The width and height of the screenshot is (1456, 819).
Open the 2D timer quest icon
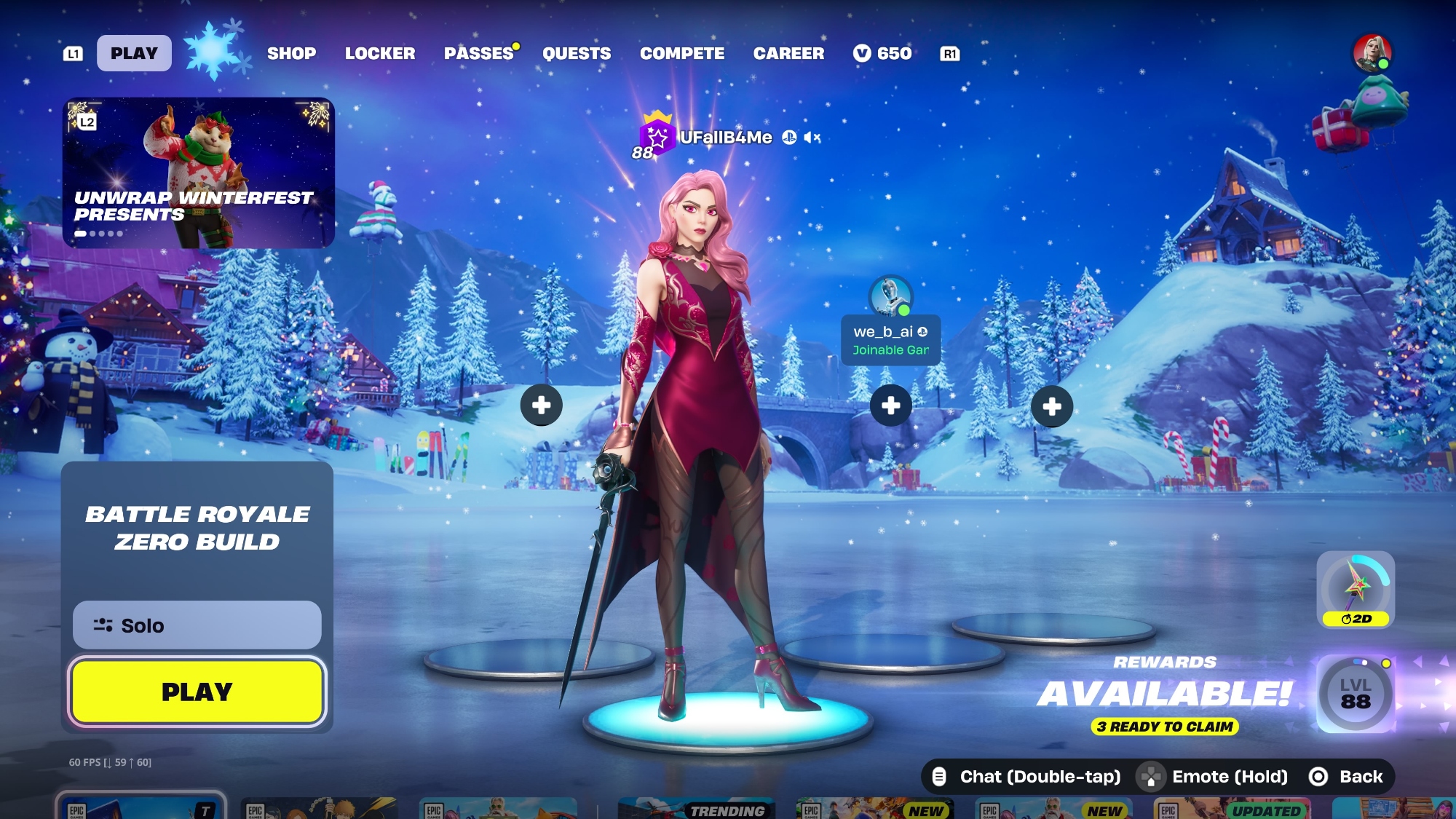tap(1356, 589)
